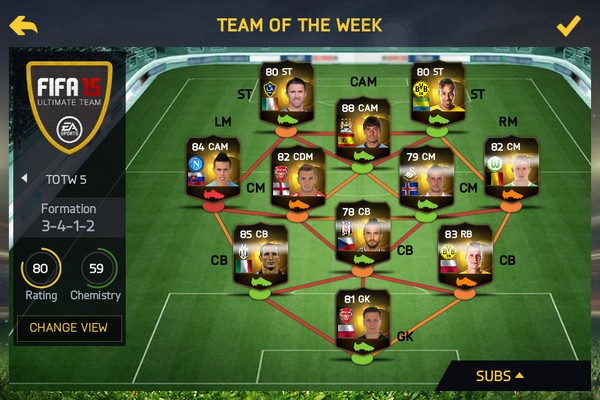Viewport: 600px width, 400px height.
Task: Choose the 85 CB player card
Action: (x=261, y=255)
